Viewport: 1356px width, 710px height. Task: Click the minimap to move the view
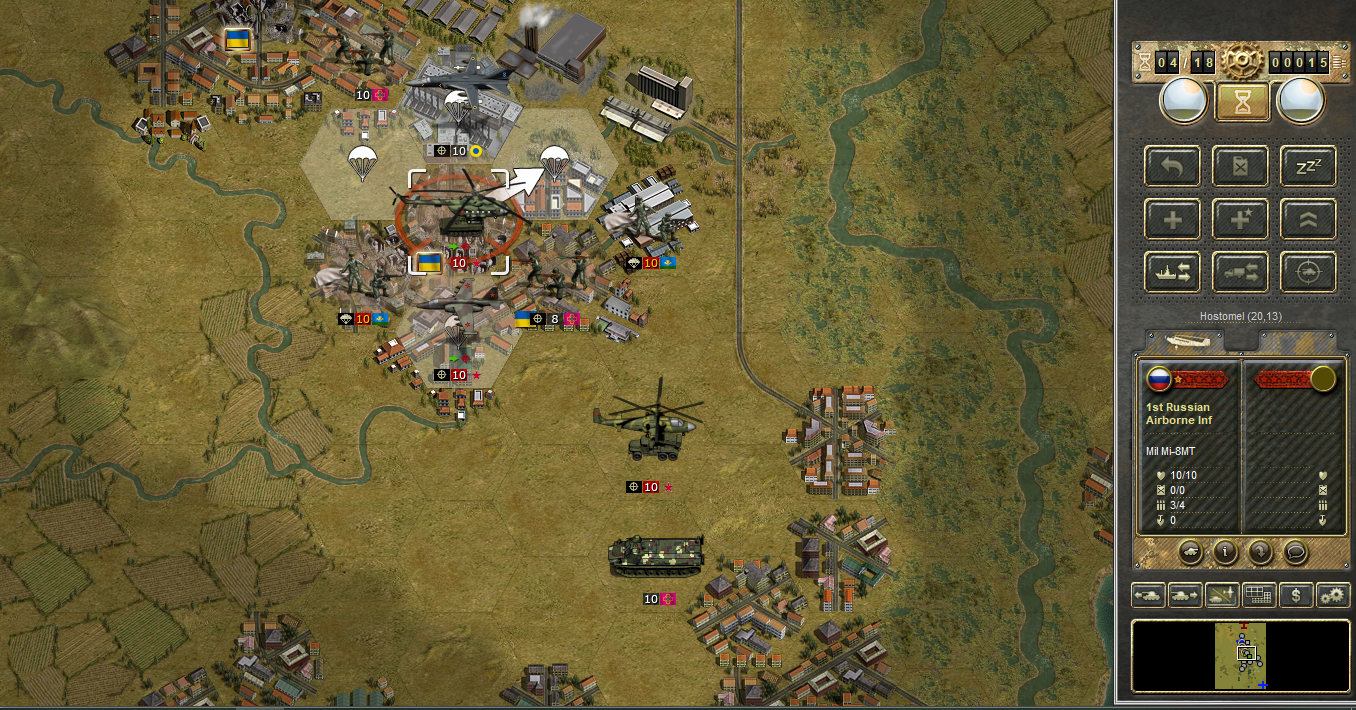pos(1241,655)
